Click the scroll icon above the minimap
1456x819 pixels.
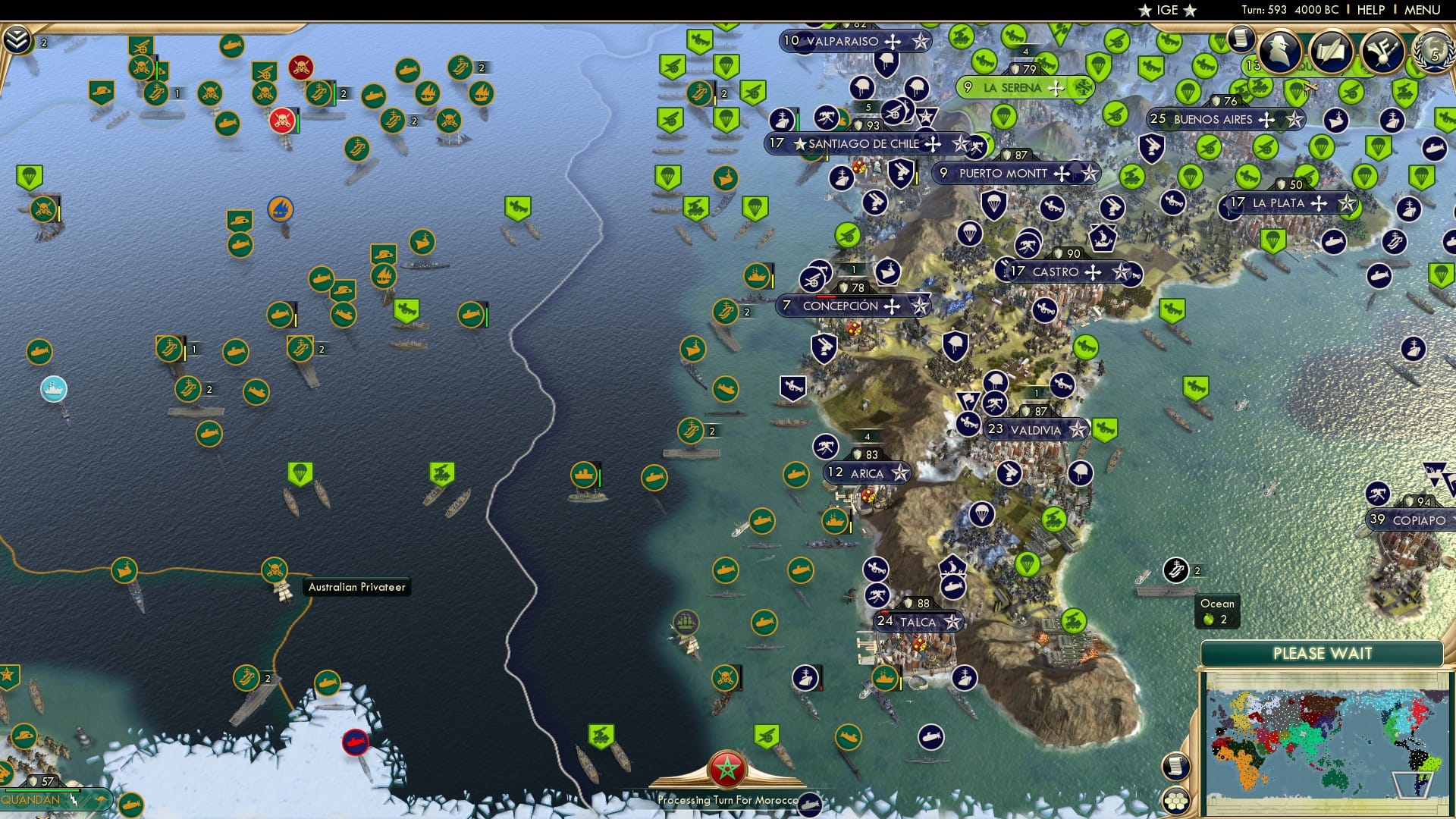click(1175, 767)
